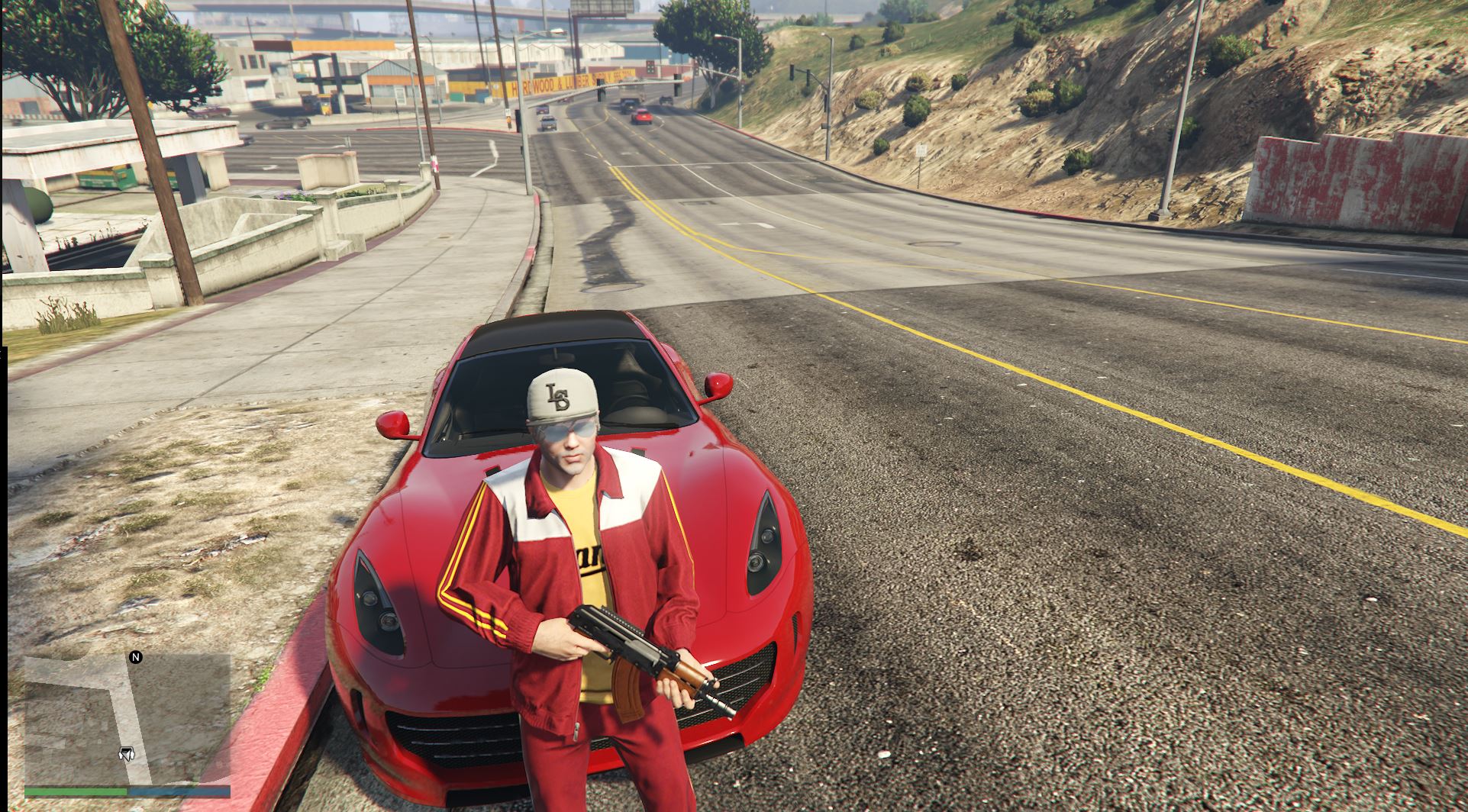Screen dimensions: 1468x812
Task: Click the minimap's north compass marker
Action: pyautogui.click(x=136, y=657)
